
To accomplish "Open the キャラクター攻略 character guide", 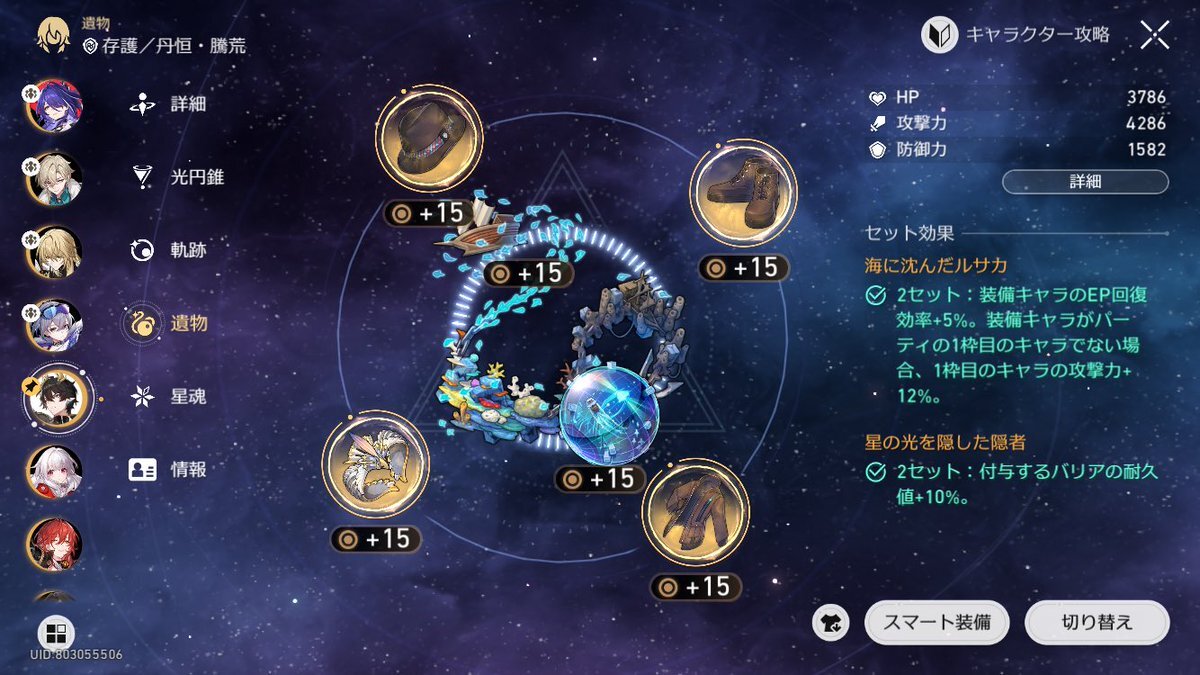I will (x=1016, y=36).
